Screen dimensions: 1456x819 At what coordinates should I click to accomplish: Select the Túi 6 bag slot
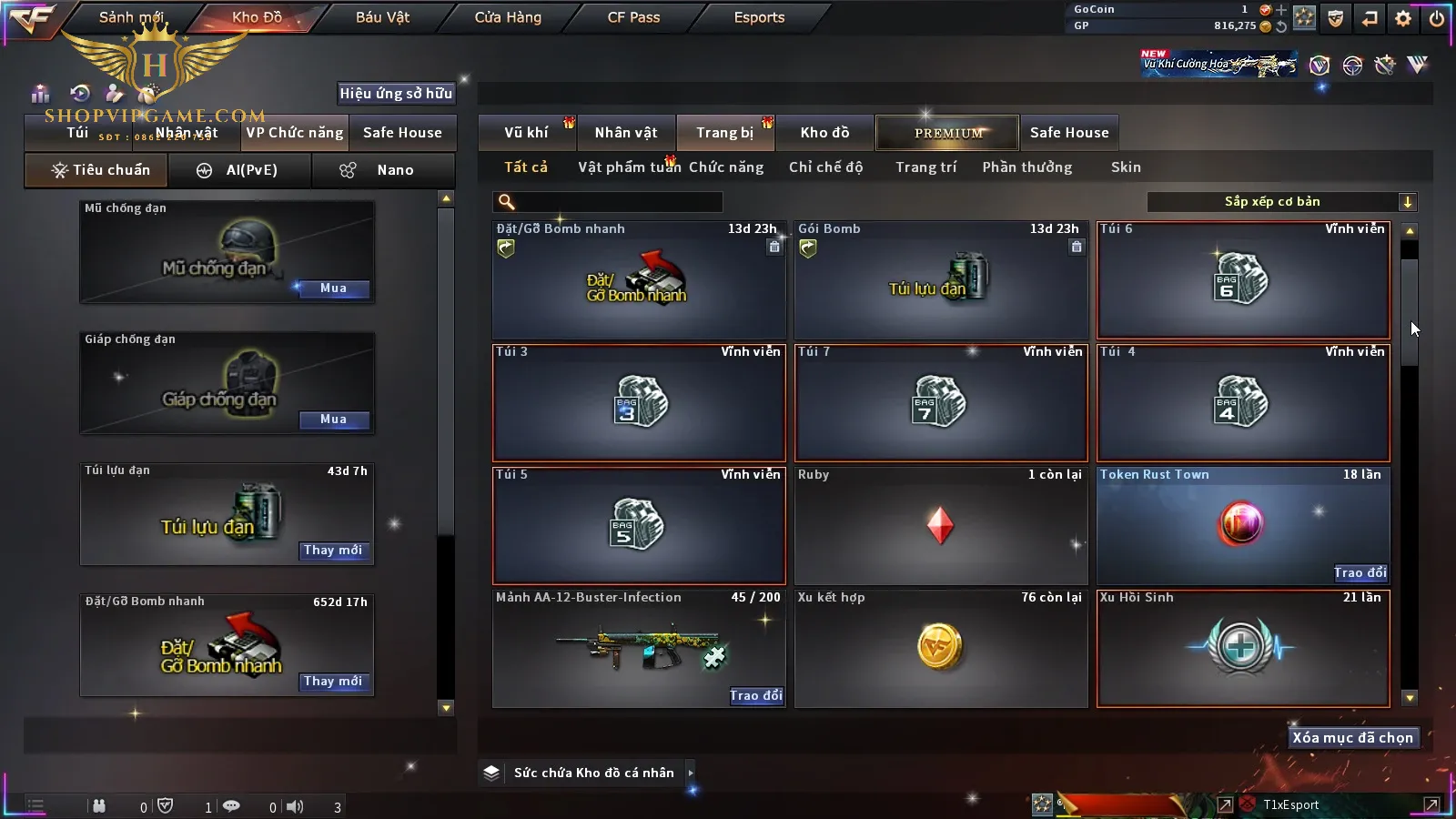coord(1243,280)
